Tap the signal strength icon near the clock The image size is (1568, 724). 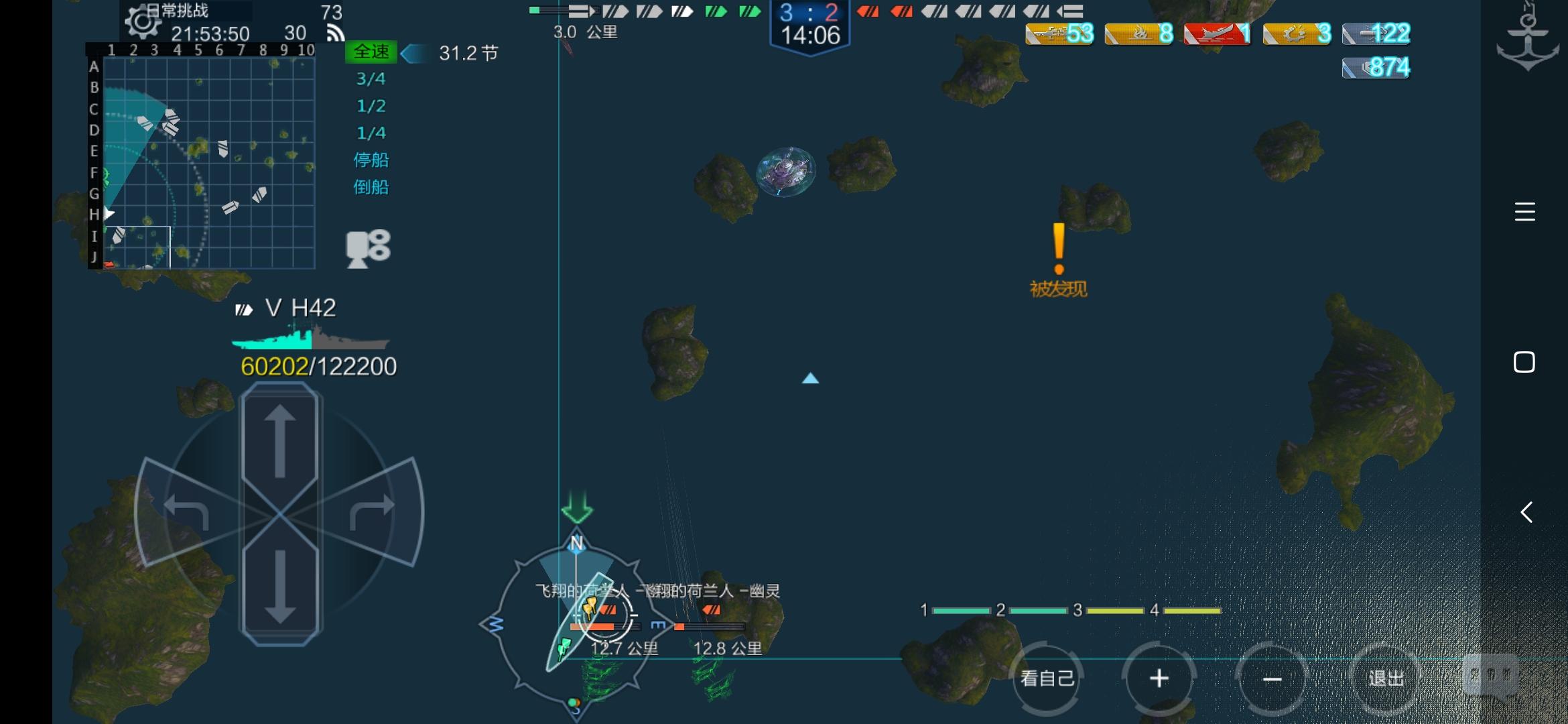(x=334, y=32)
